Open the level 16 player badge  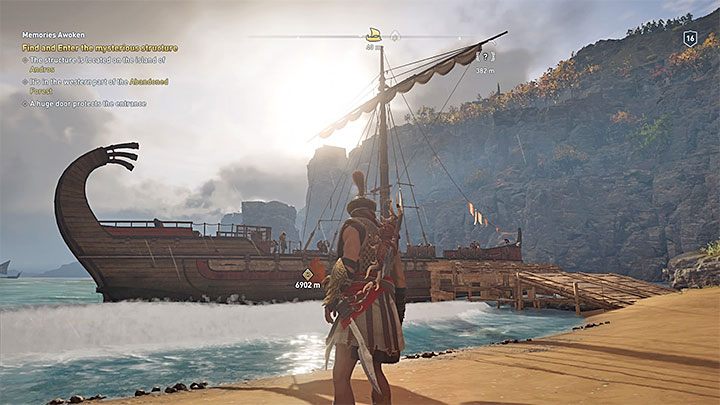coord(690,38)
